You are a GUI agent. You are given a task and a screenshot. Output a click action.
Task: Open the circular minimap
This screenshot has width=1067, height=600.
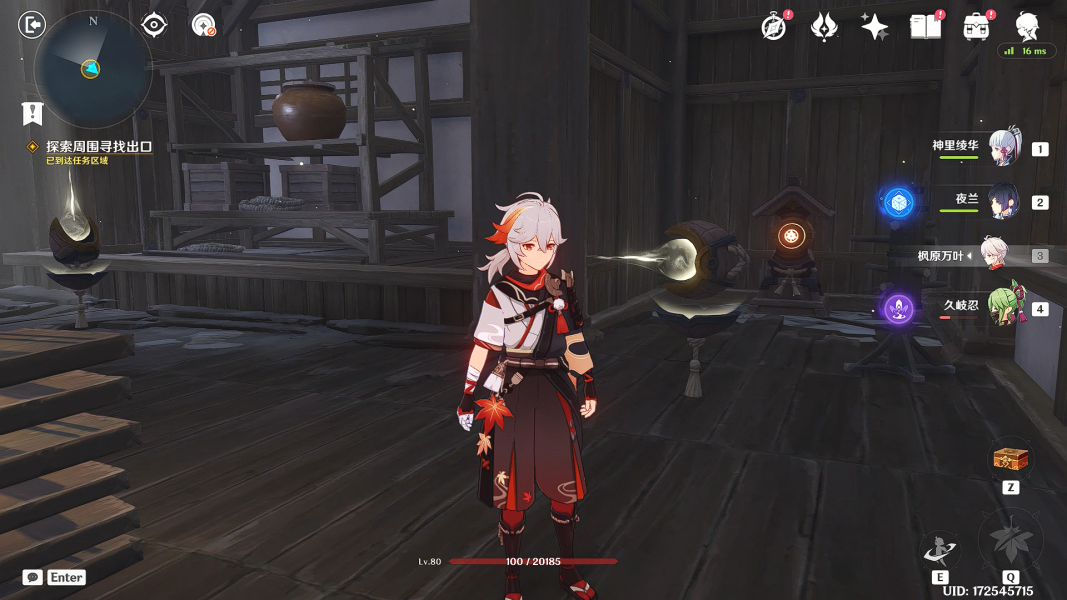coord(92,68)
